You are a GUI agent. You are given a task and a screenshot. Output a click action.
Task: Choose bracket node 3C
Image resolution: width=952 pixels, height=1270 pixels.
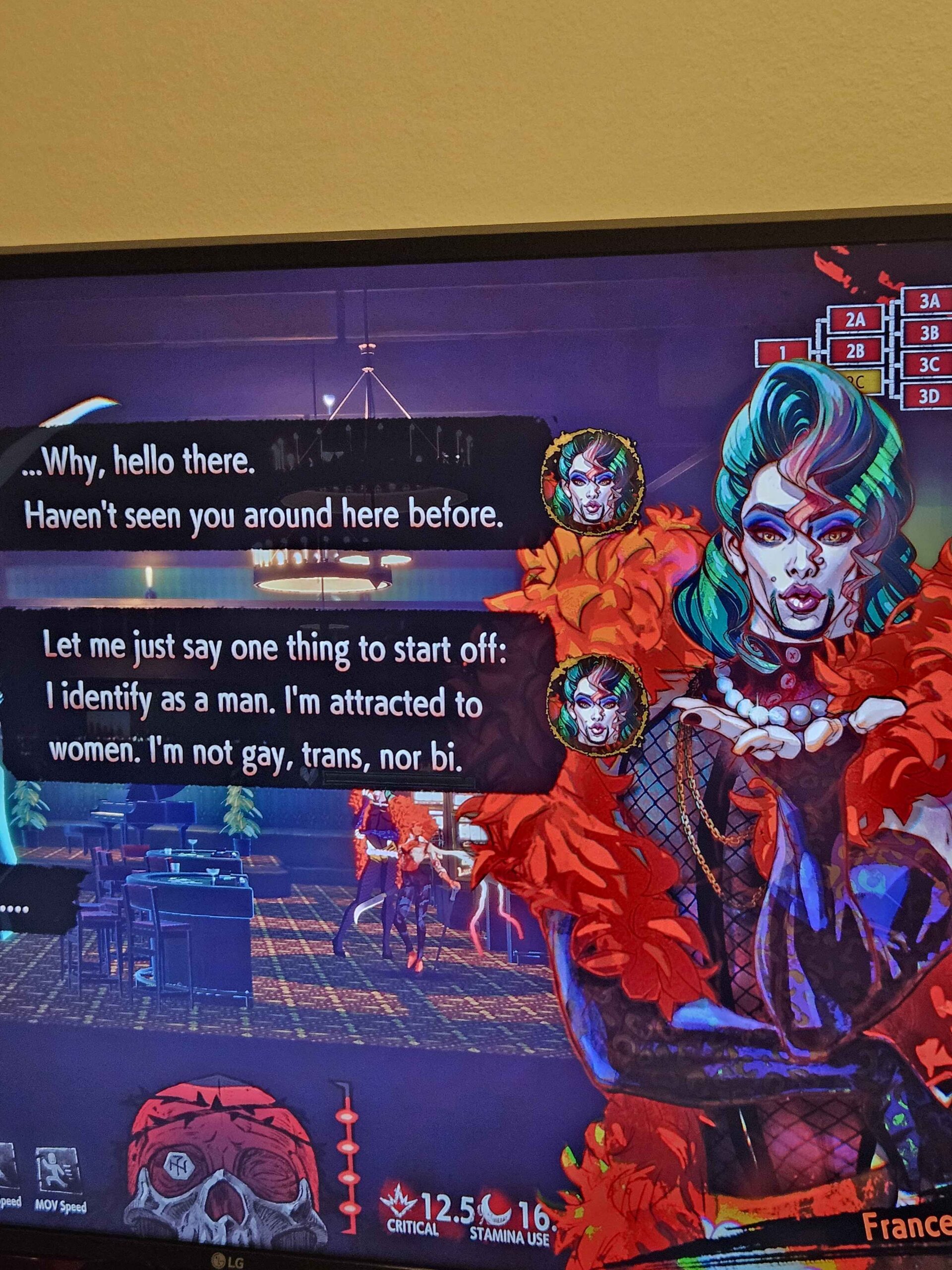[929, 364]
